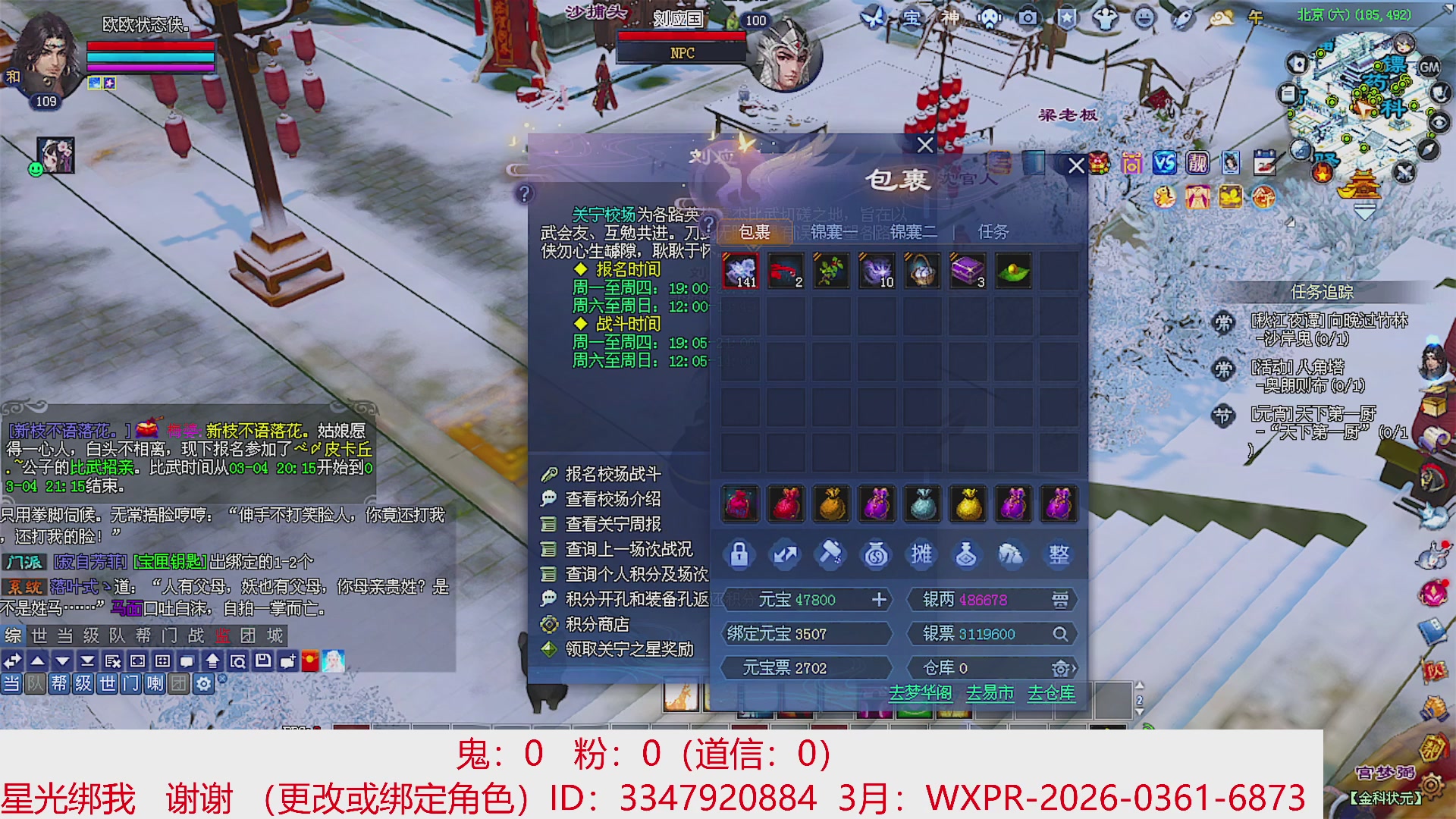Sort the bag with the 整 icon
The width and height of the screenshot is (1456, 819).
click(1059, 554)
